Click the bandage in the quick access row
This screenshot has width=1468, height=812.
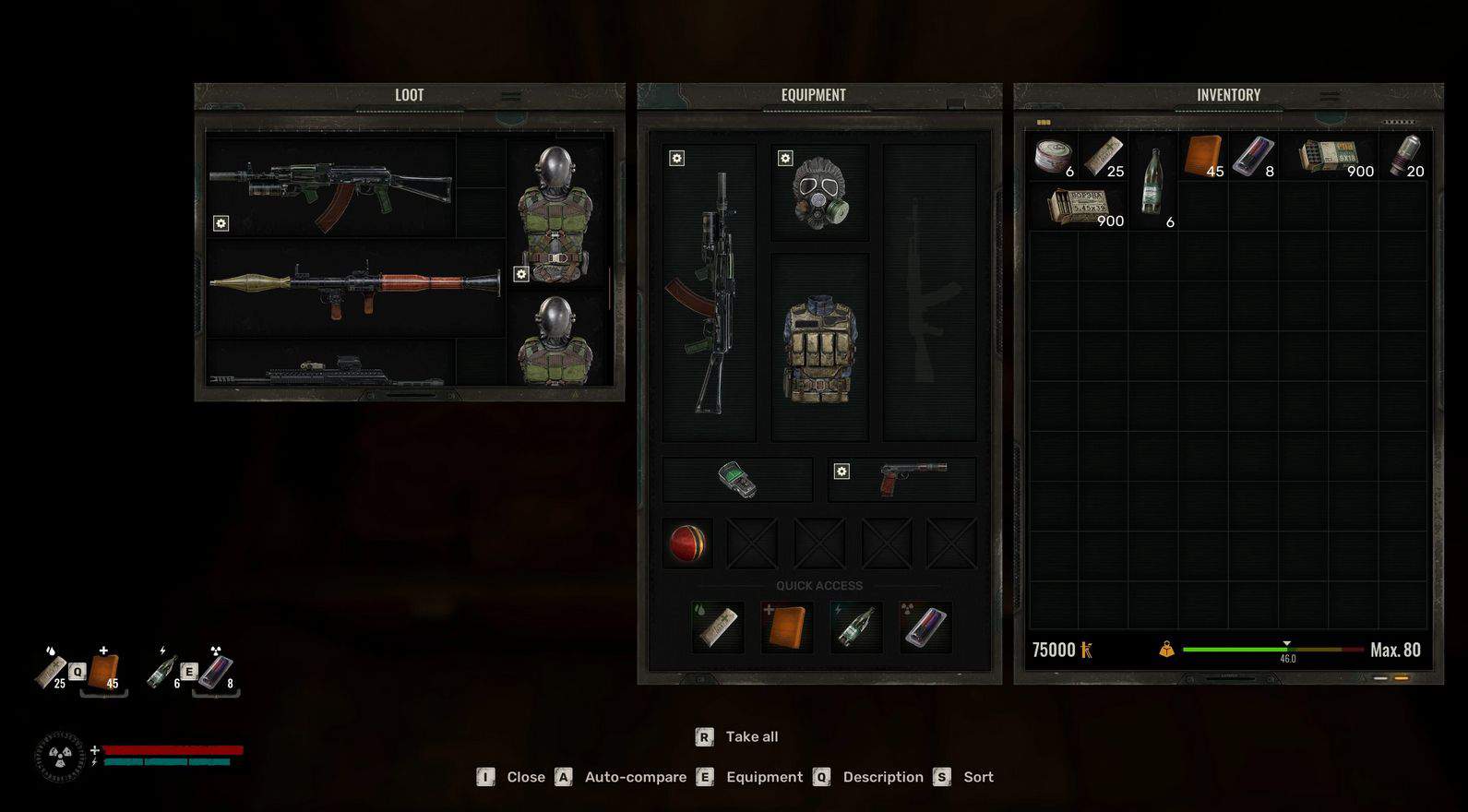718,627
